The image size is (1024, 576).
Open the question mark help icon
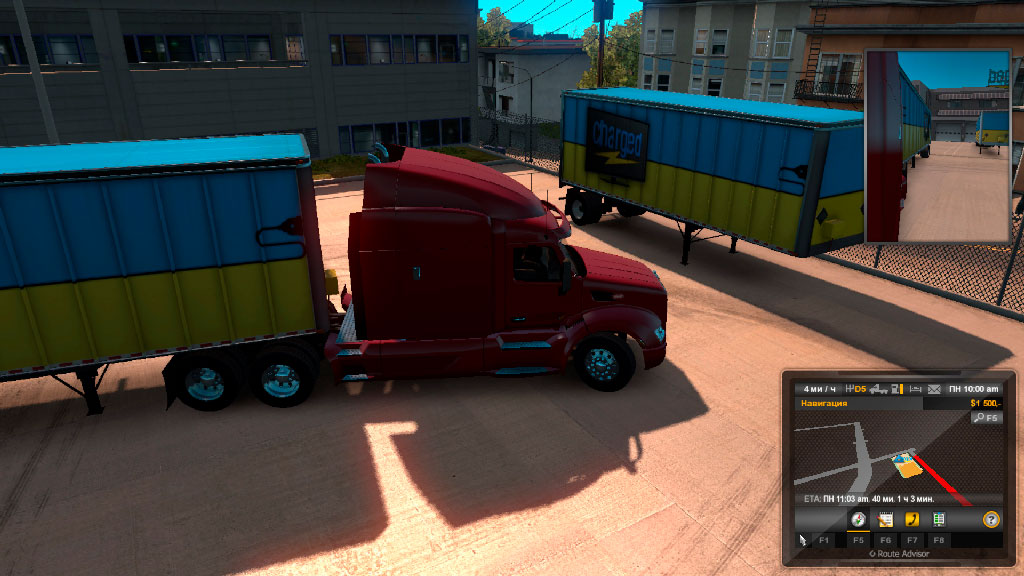click(x=990, y=519)
